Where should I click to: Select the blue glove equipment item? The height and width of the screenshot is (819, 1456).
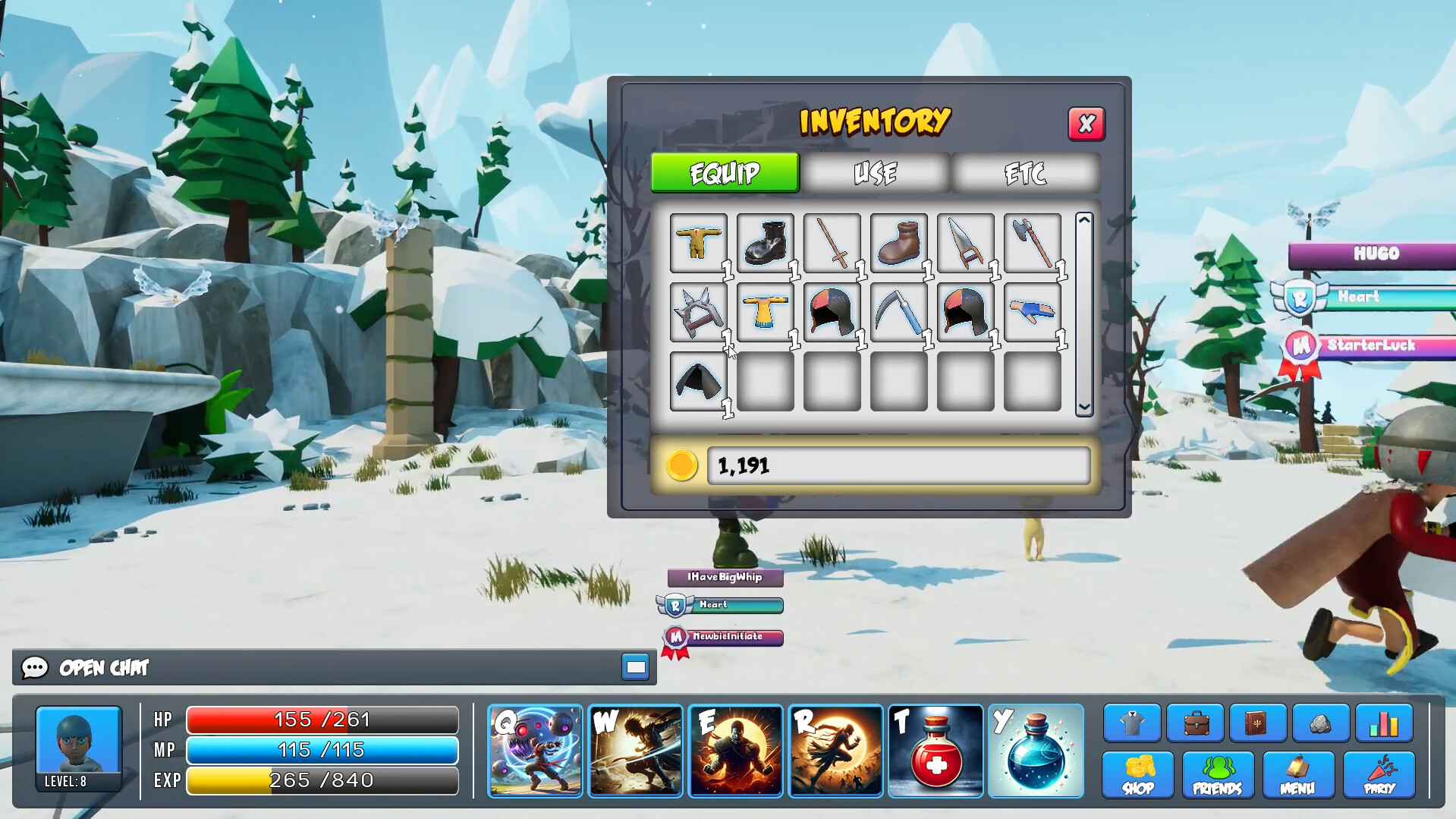click(1032, 311)
